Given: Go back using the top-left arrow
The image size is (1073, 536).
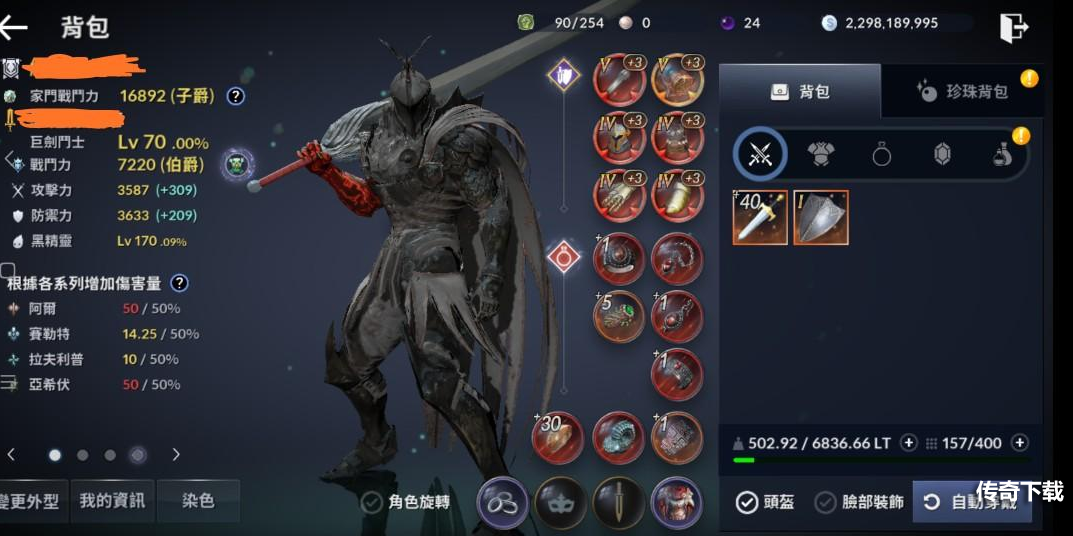Looking at the screenshot, I should (16, 27).
